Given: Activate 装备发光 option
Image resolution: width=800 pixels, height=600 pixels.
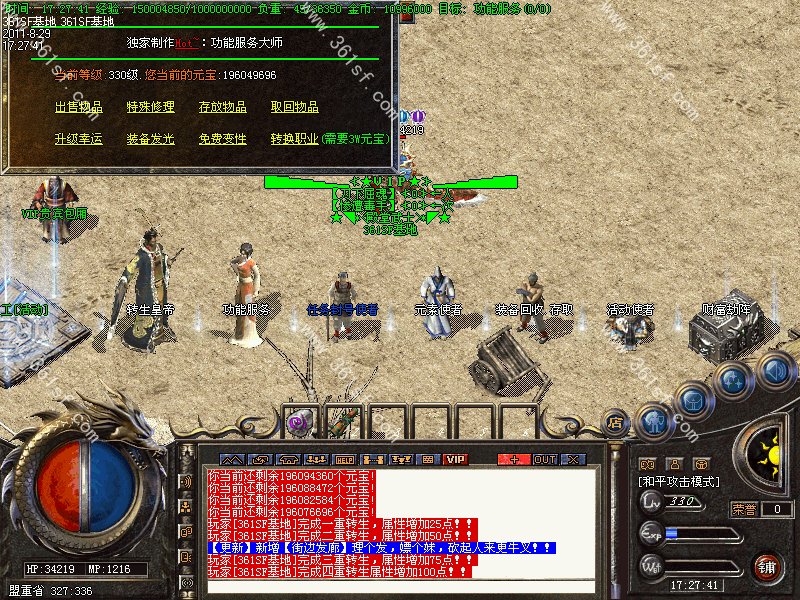Looking at the screenshot, I should pyautogui.click(x=150, y=139).
